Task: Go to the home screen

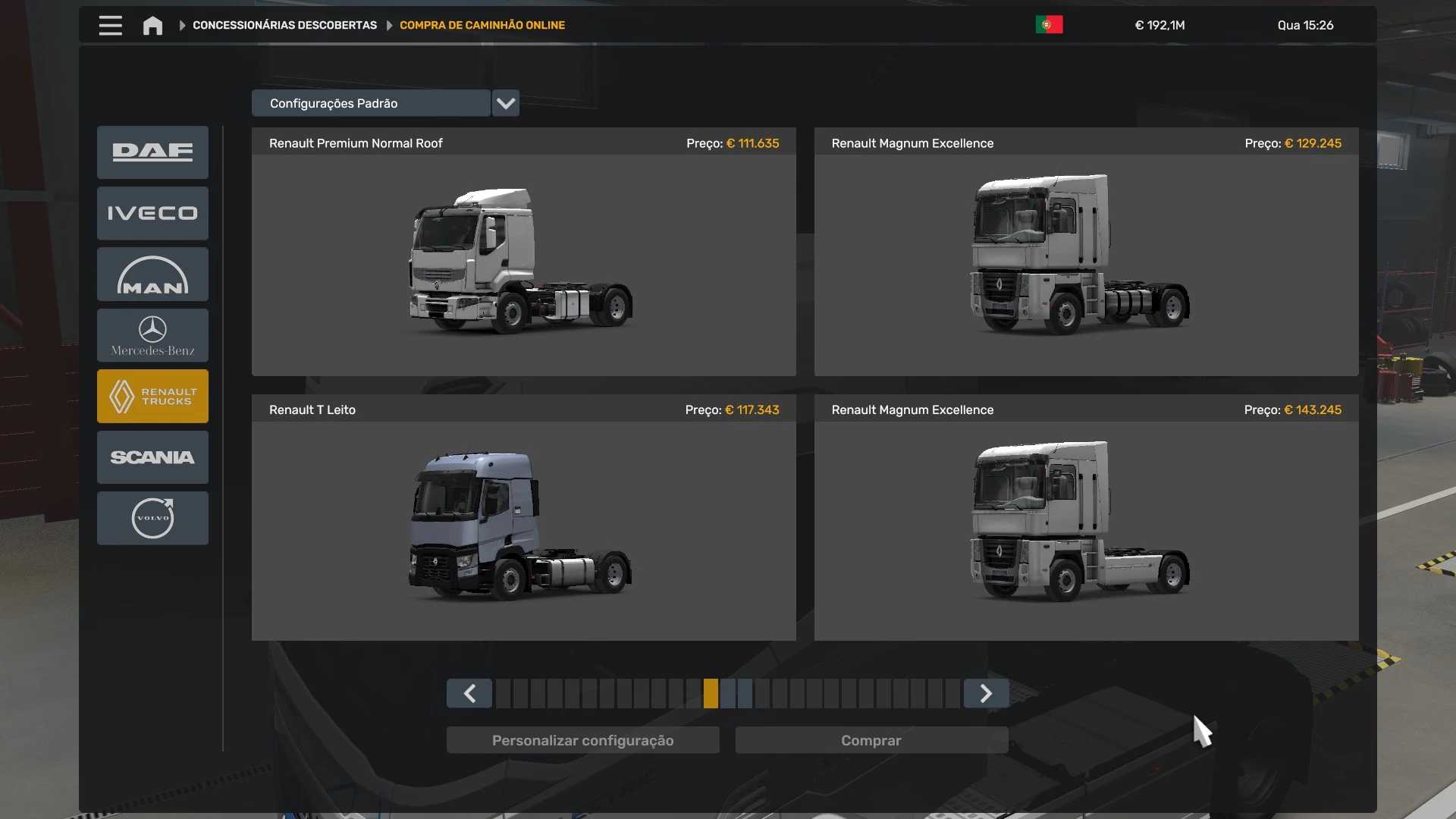Action: point(152,26)
